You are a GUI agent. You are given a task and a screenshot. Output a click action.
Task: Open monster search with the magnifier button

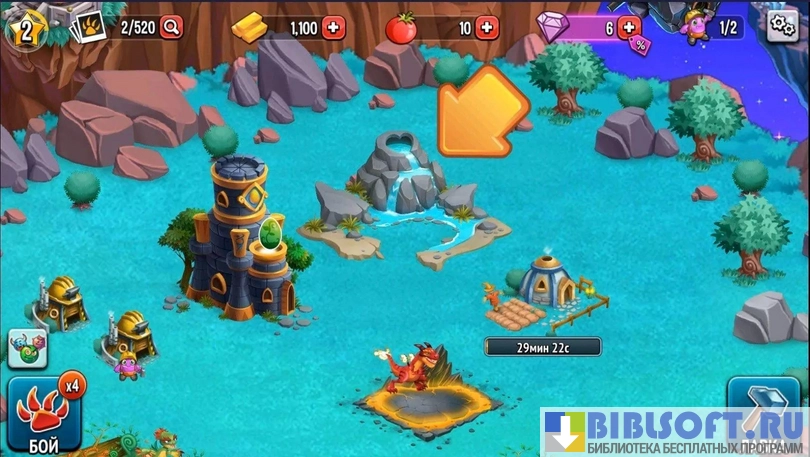point(172,27)
